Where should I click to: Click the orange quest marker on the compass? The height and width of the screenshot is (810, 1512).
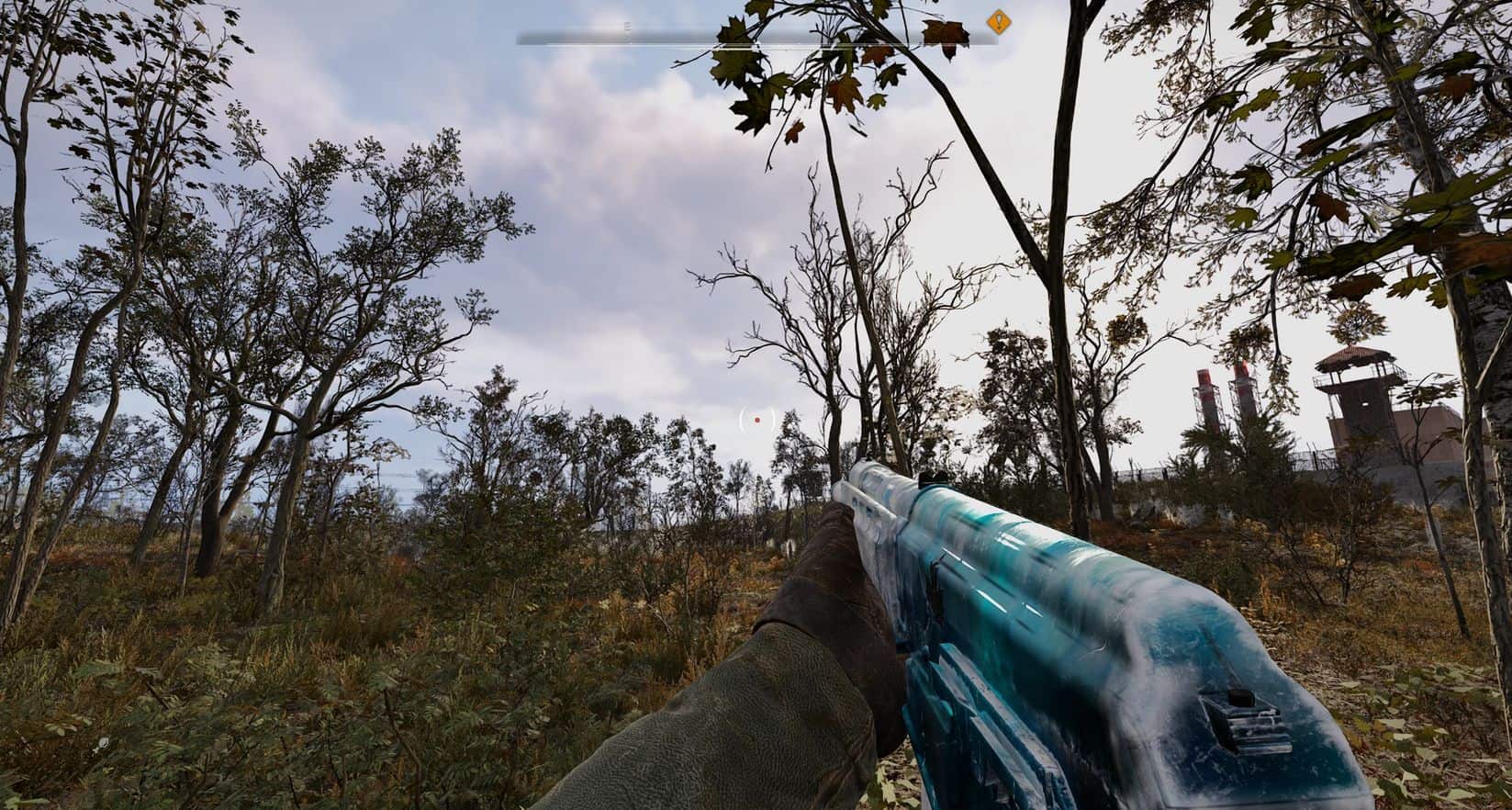(998, 21)
